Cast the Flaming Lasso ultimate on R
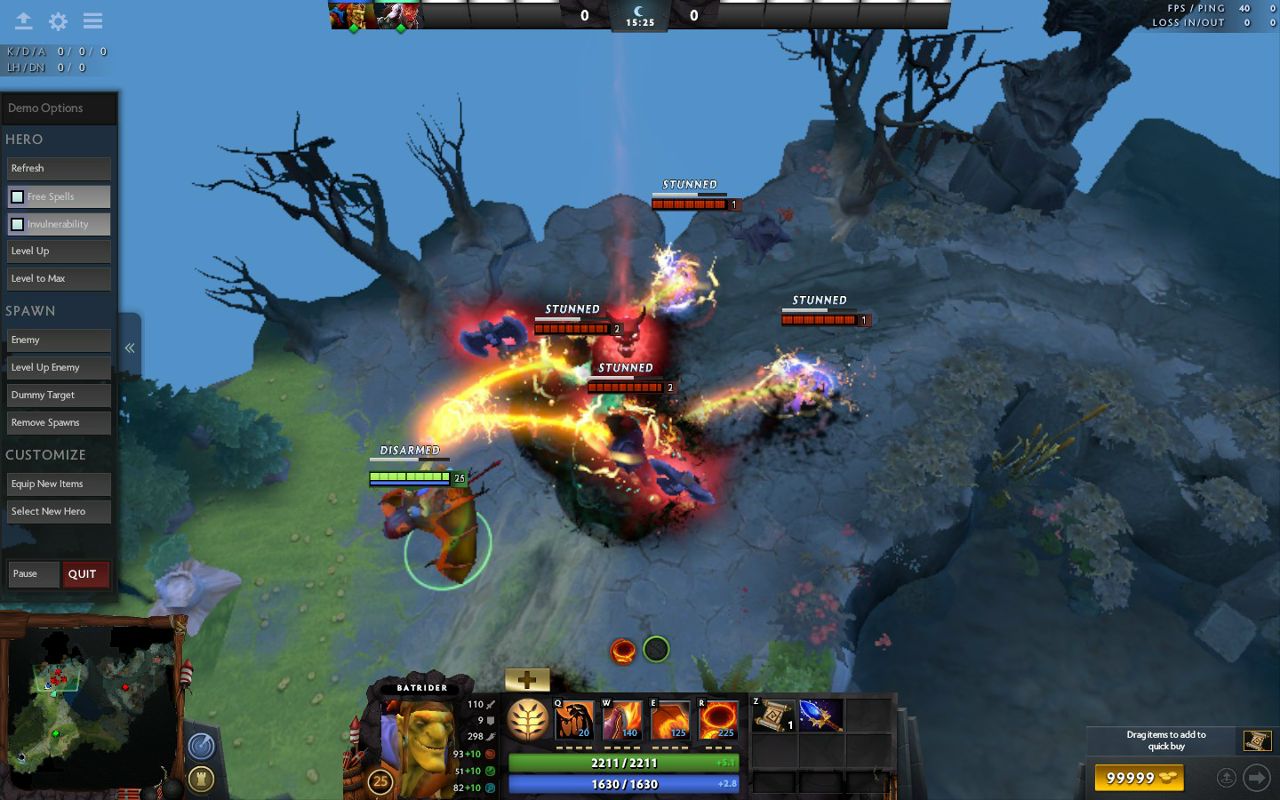 (x=718, y=720)
